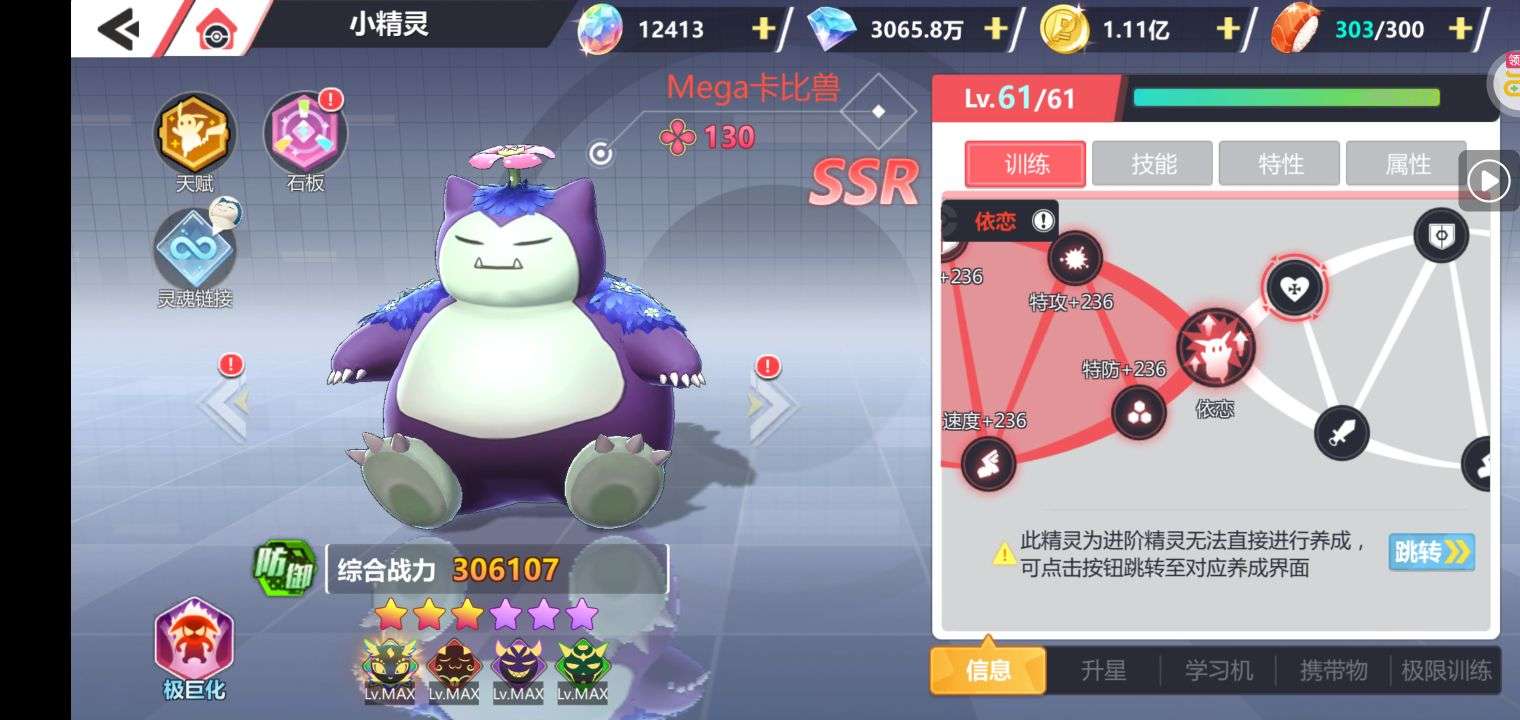Select the 信息 info tab
The width and height of the screenshot is (1520, 720).
(988, 670)
